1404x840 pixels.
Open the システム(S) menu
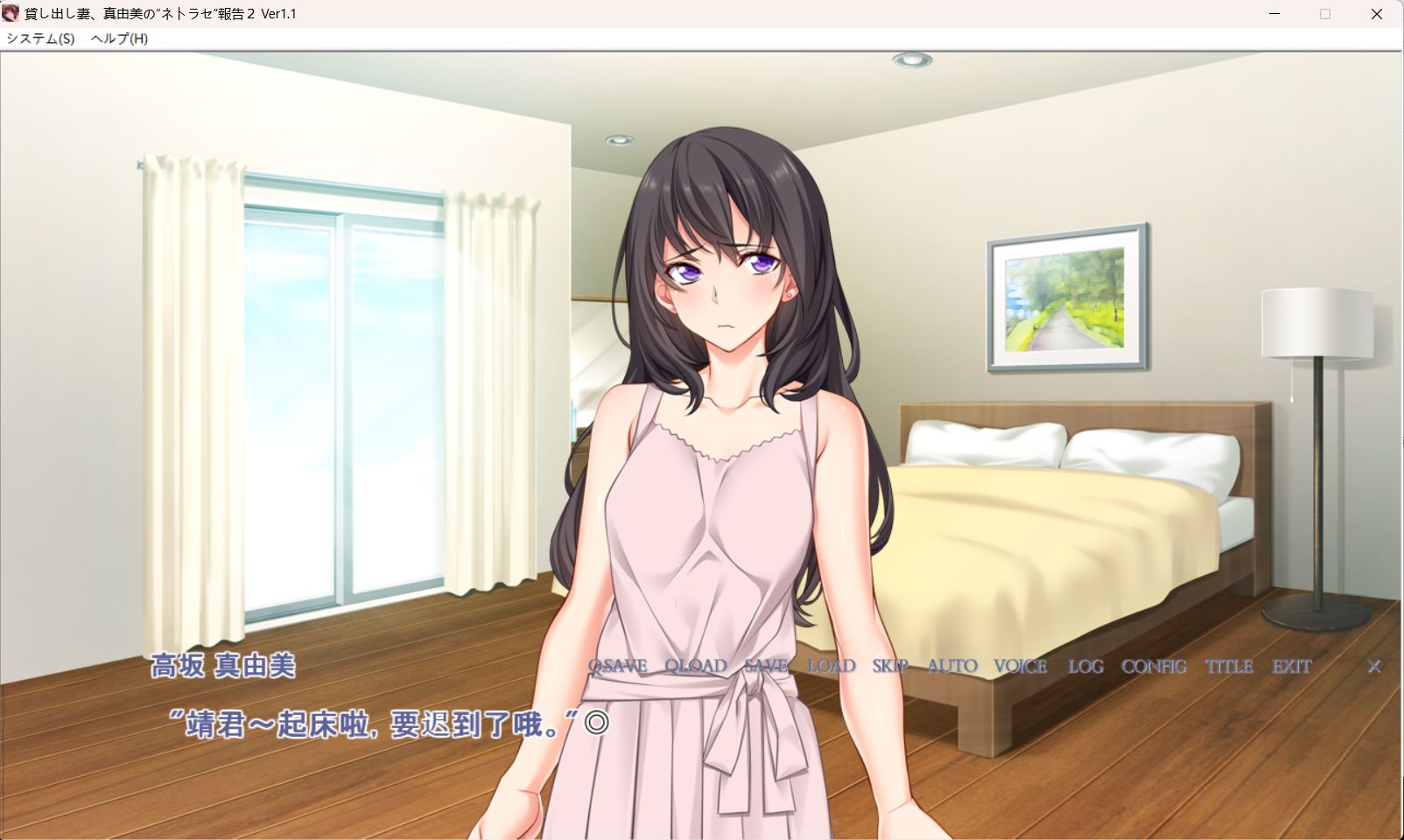point(40,38)
